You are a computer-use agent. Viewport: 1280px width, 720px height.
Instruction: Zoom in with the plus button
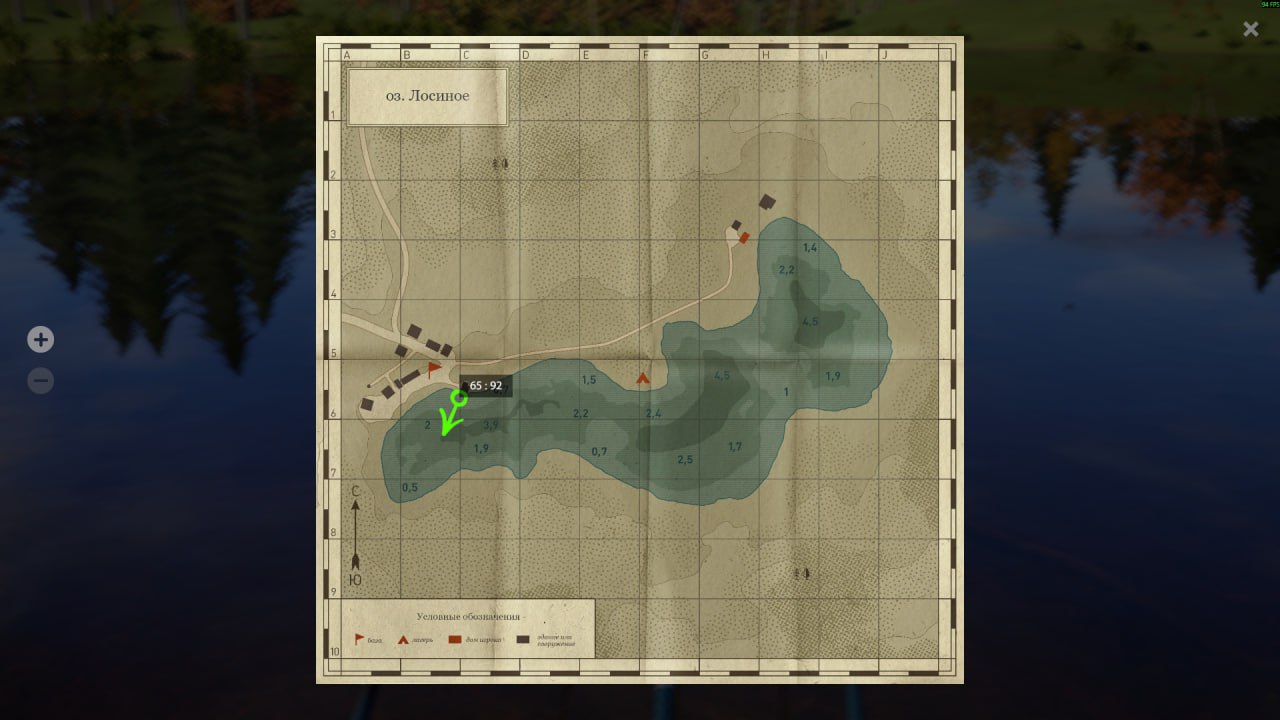pyautogui.click(x=40, y=340)
